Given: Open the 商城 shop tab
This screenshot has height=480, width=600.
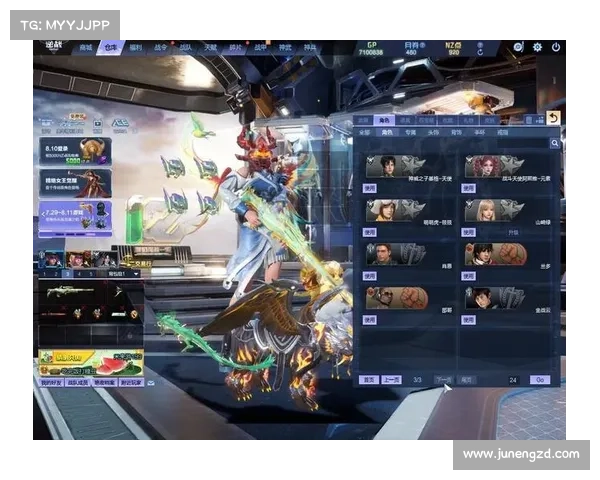Looking at the screenshot, I should pos(85,47).
